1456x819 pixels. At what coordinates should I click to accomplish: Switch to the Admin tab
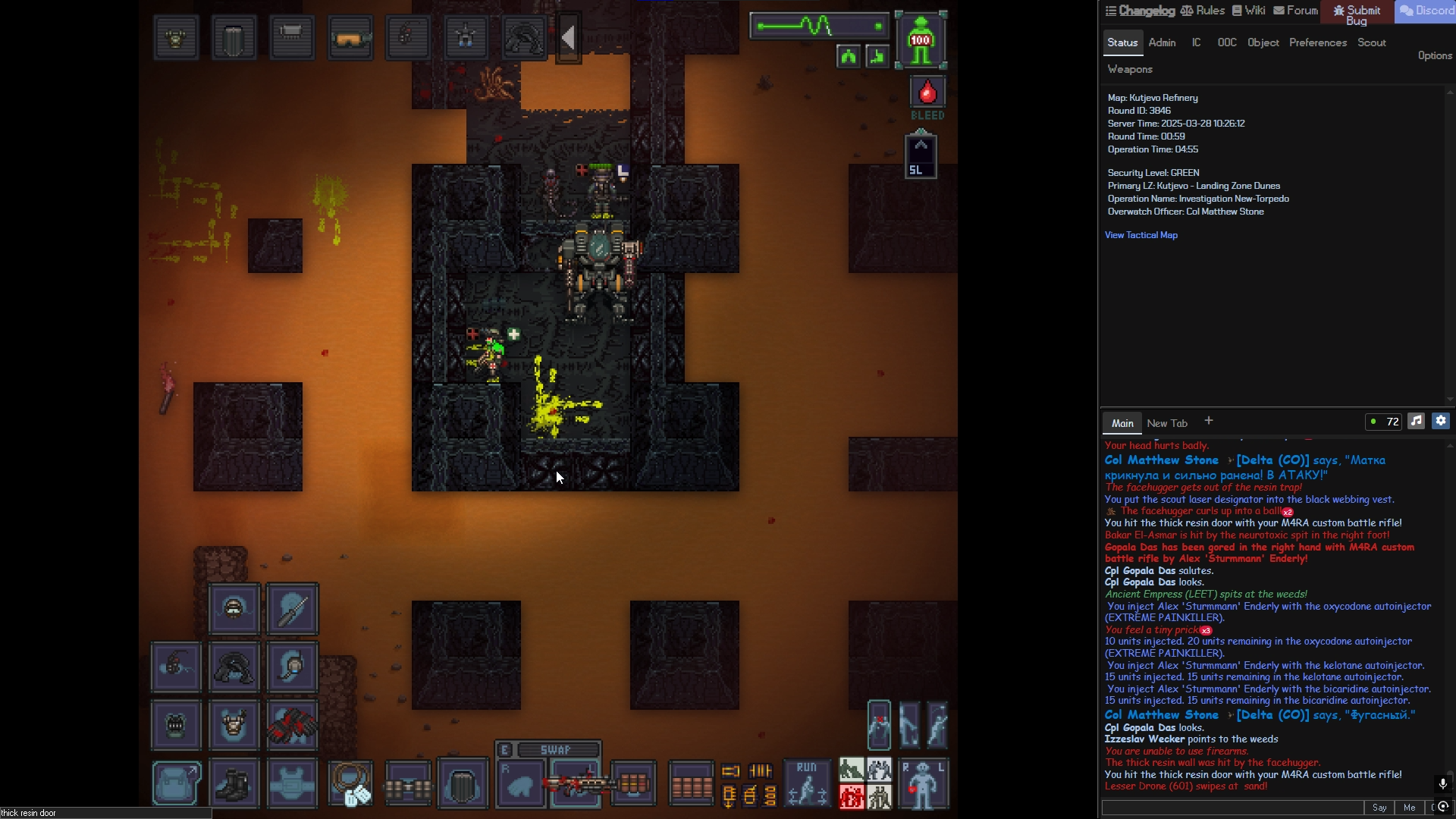[x=1162, y=42]
